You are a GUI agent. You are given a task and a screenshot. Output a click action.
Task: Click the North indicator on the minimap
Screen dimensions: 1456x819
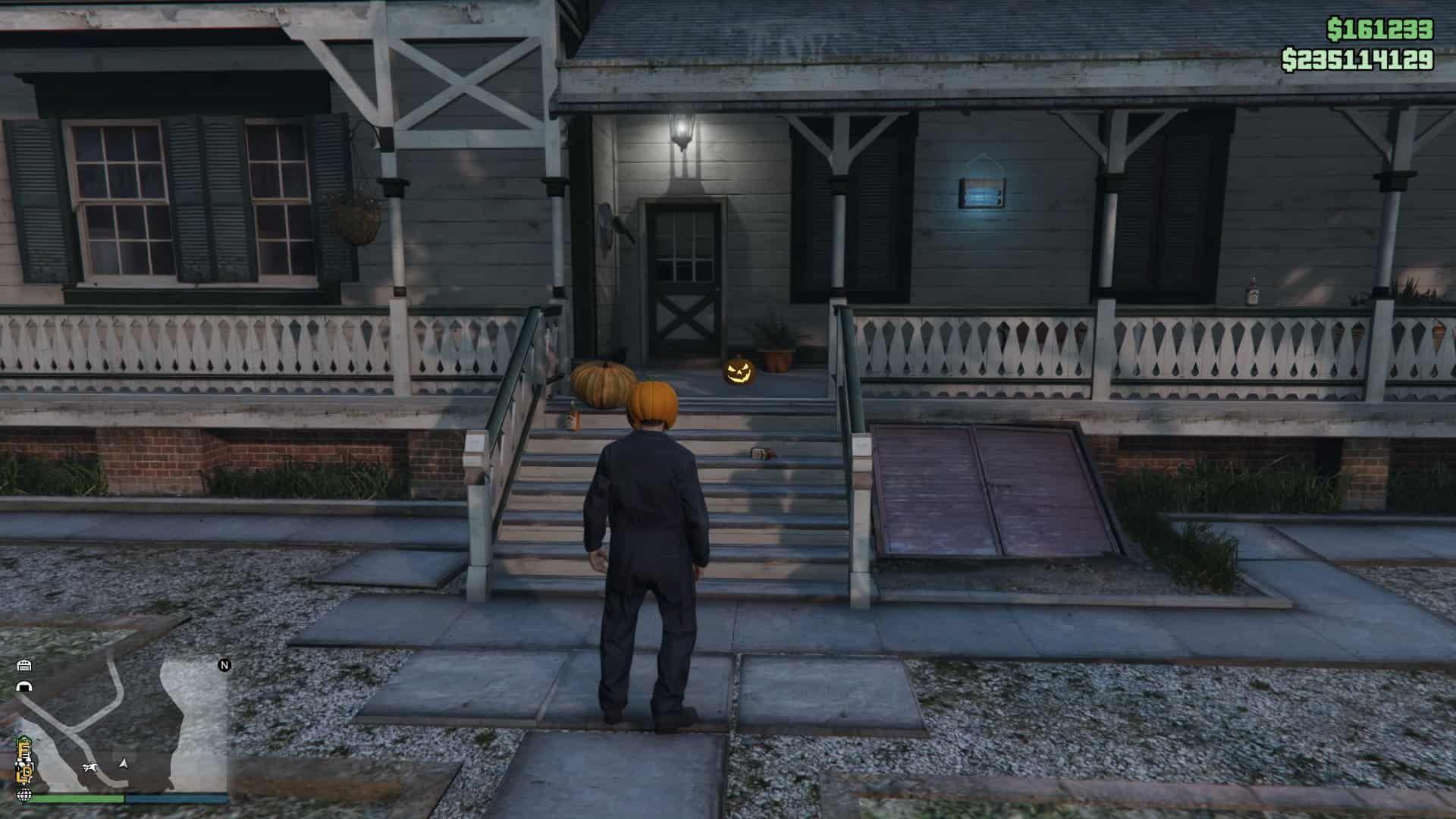(224, 665)
